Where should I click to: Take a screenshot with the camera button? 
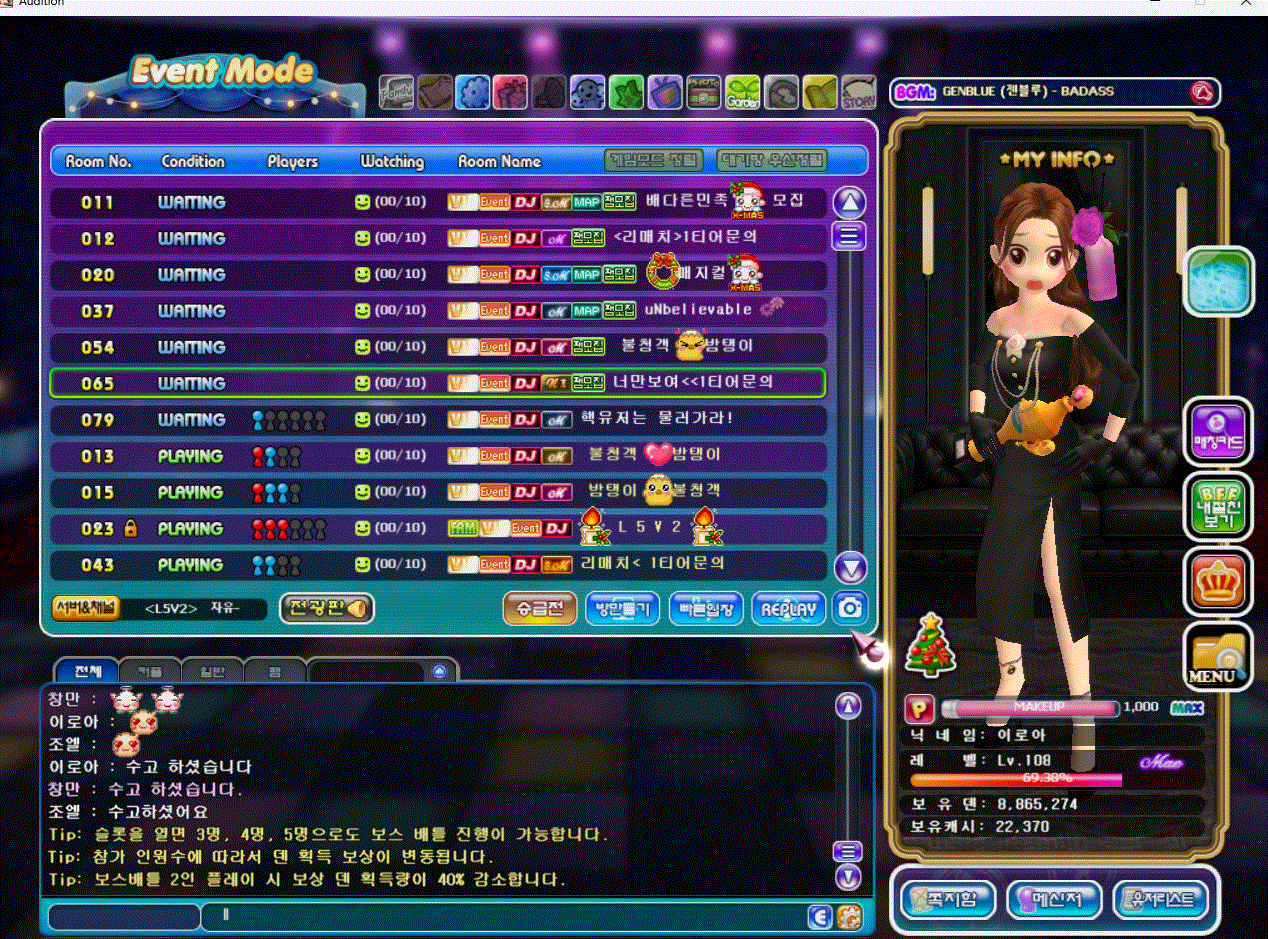point(850,608)
